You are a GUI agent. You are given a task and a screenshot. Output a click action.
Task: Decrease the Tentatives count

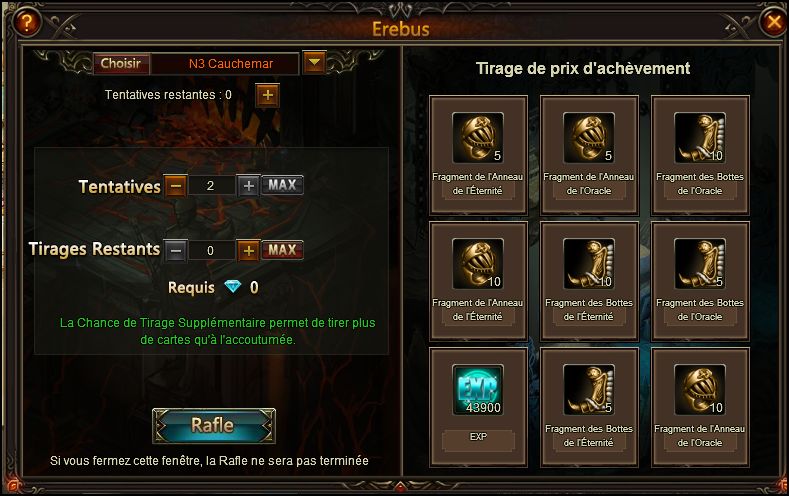click(x=175, y=185)
